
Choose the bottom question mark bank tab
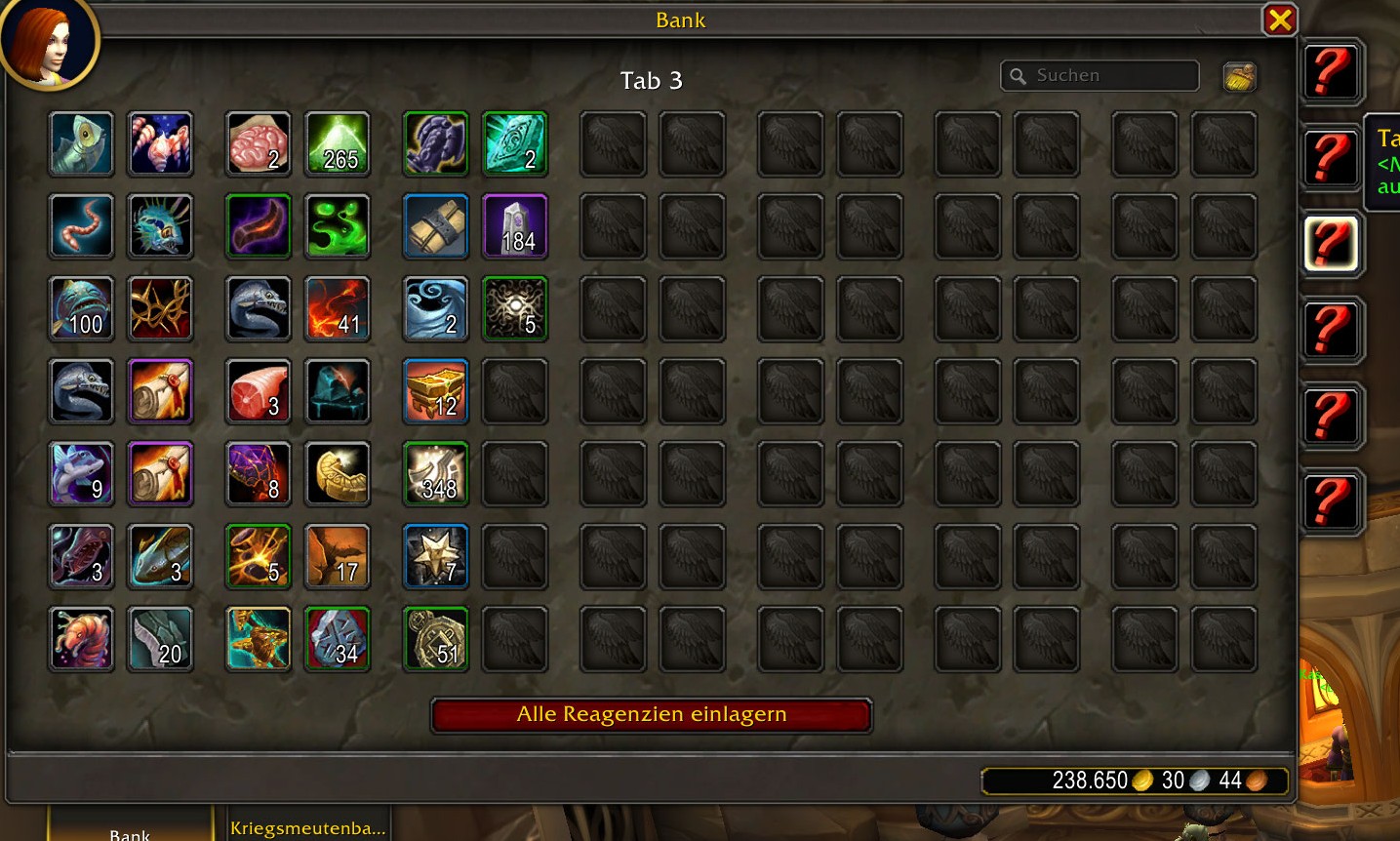click(1331, 501)
